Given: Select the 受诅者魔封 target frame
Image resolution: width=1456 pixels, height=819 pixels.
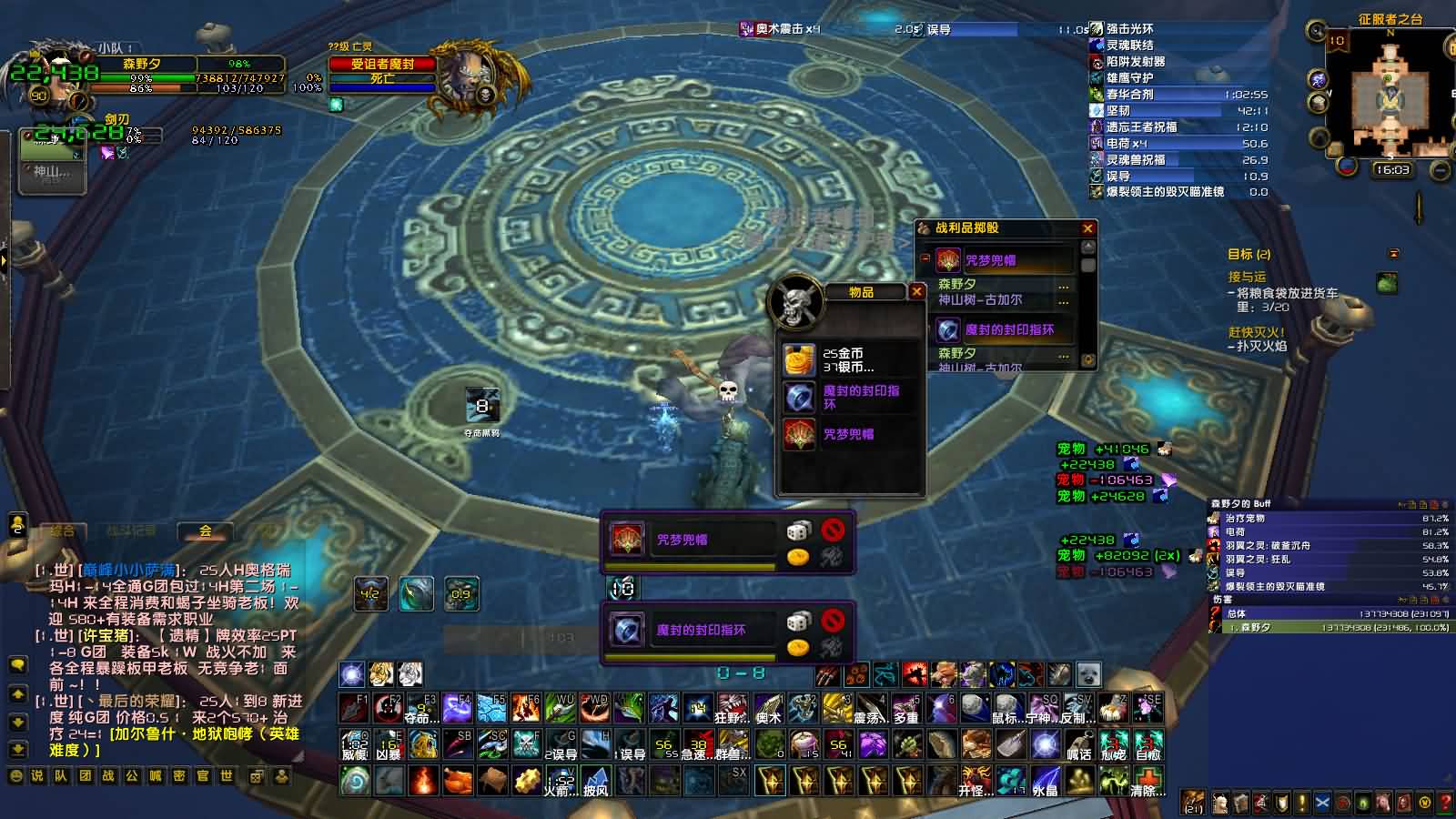Looking at the screenshot, I should [383, 65].
